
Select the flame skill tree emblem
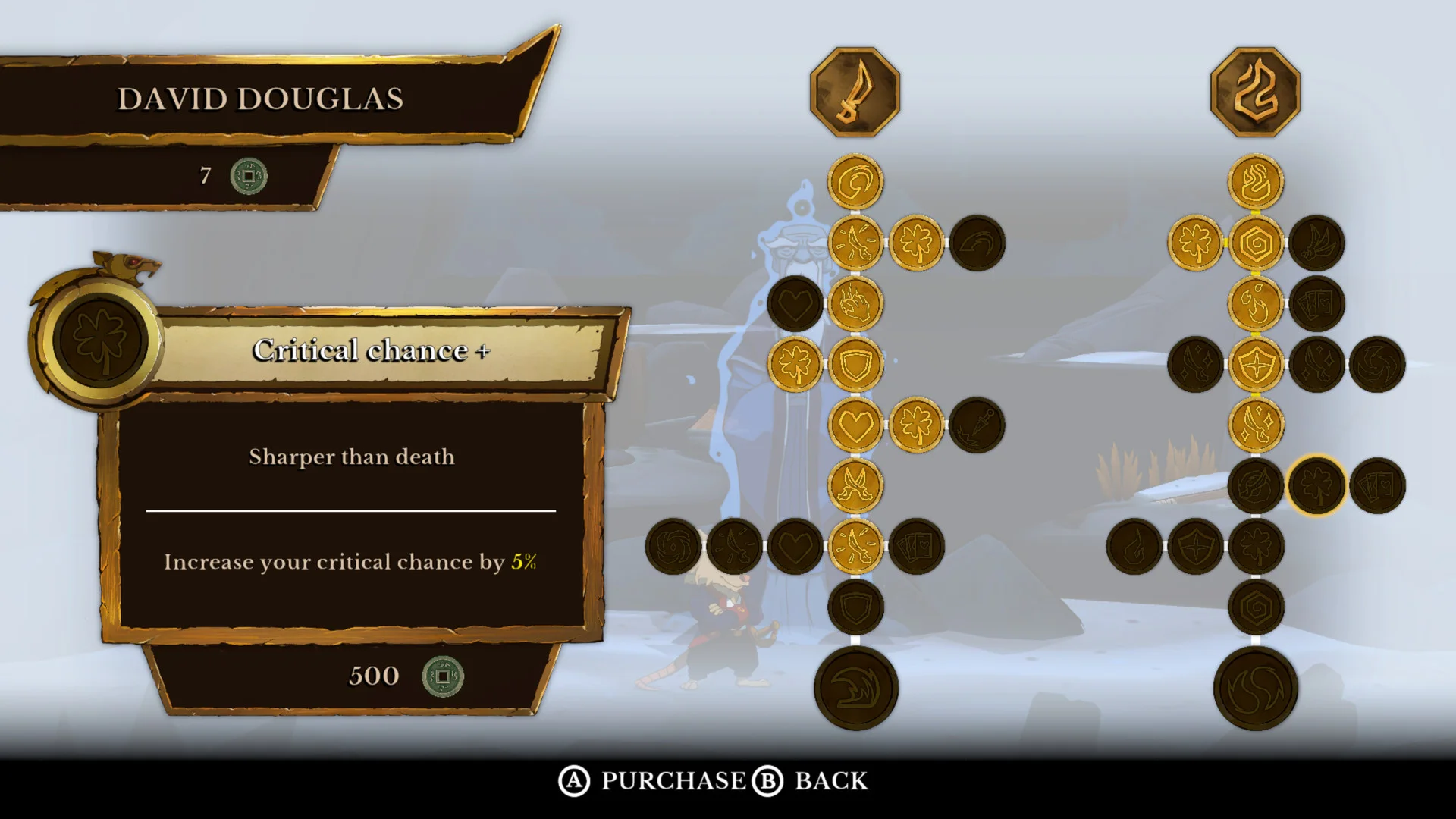1255,92
